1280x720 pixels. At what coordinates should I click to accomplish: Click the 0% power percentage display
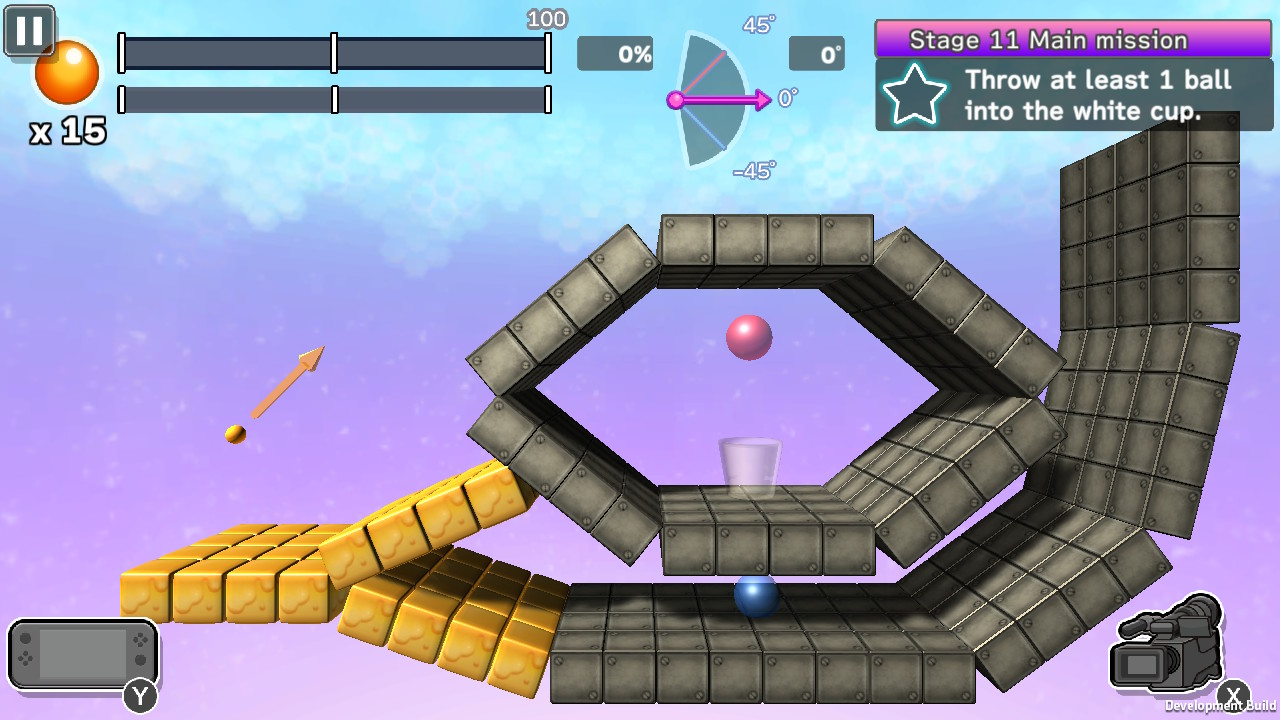(614, 55)
